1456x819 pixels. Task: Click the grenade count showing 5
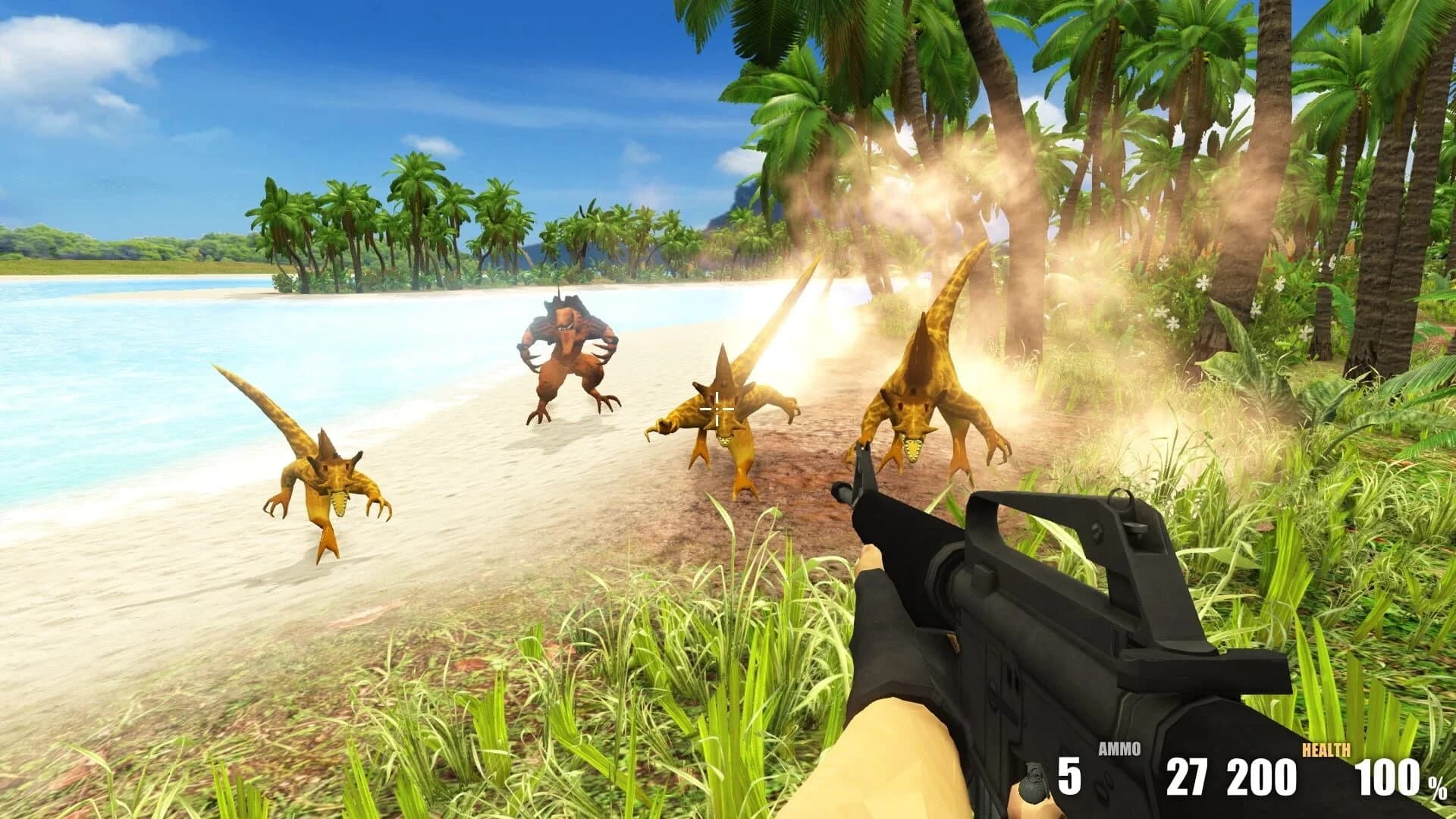(1070, 778)
